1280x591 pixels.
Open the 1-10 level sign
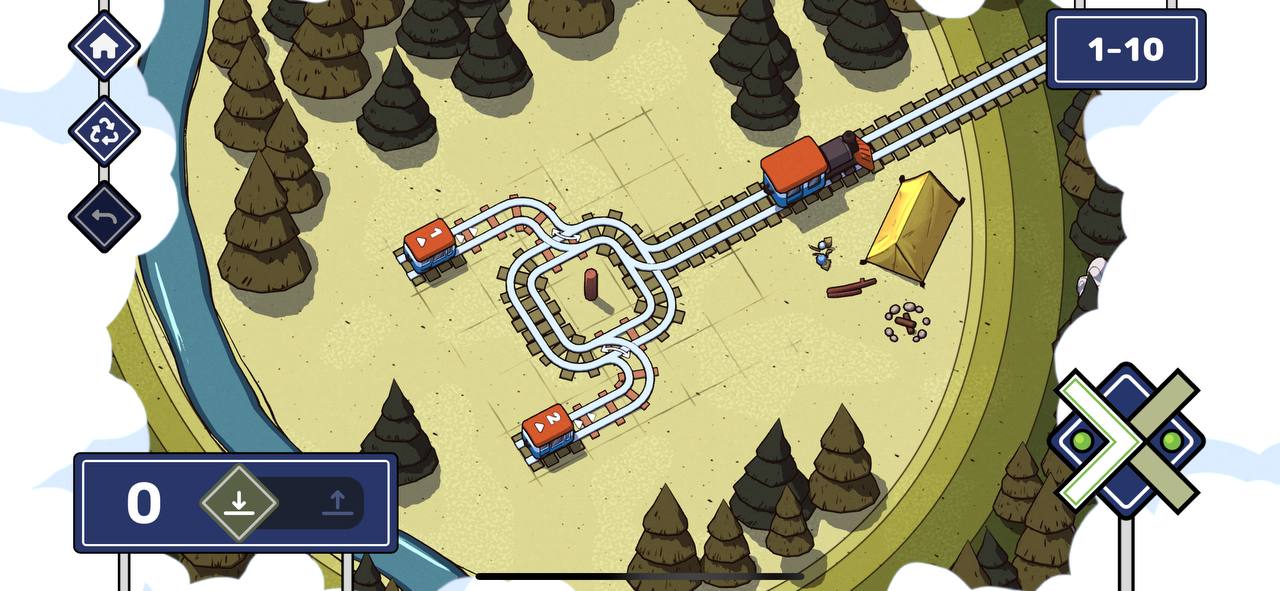click(x=1125, y=49)
